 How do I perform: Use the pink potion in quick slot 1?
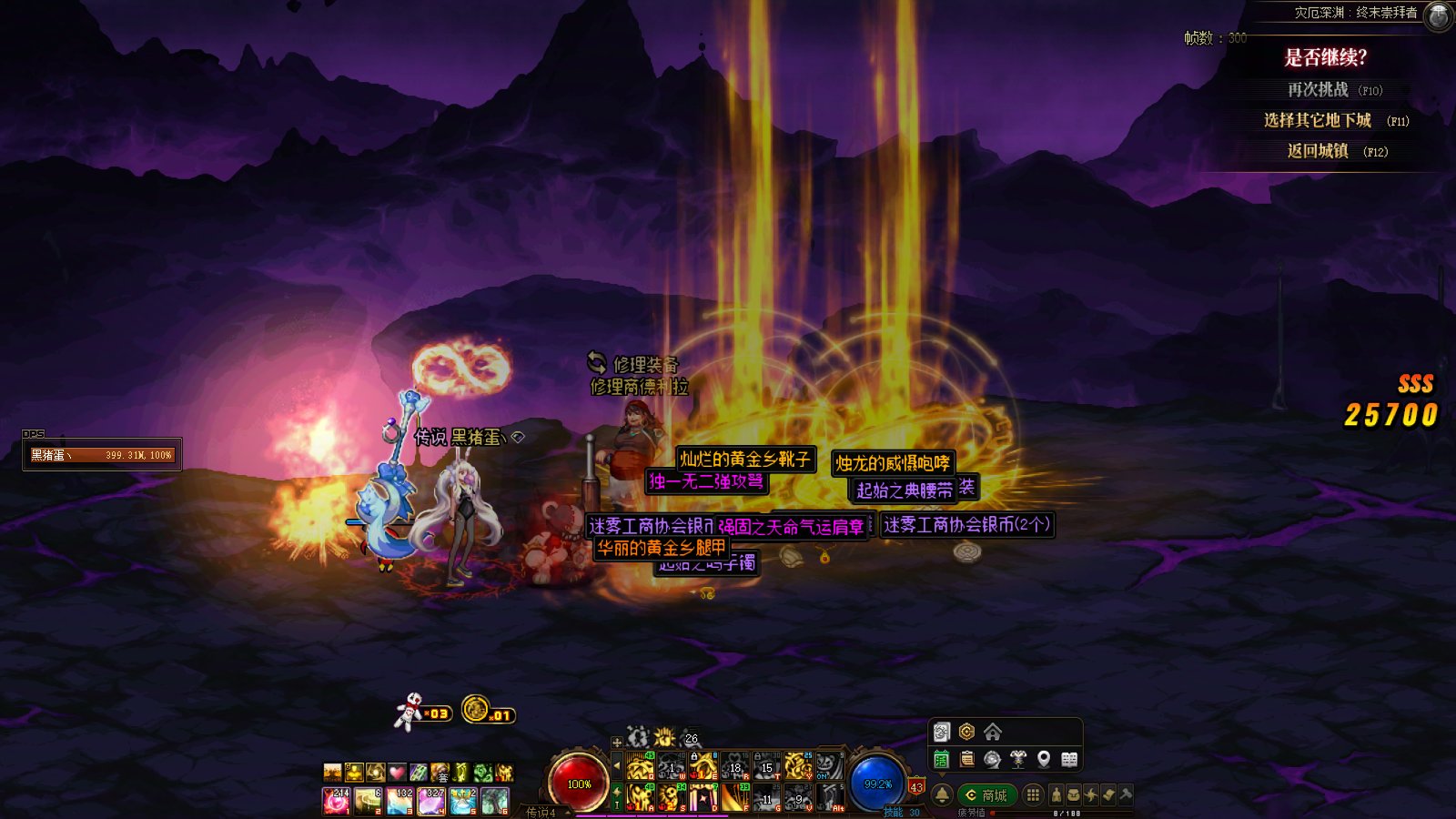tap(336, 801)
